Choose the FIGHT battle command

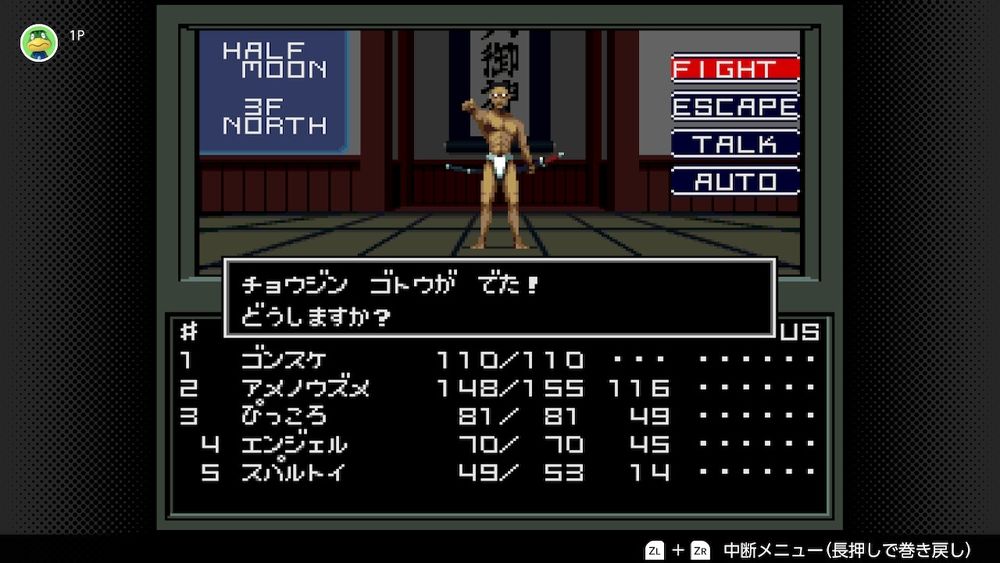(x=735, y=69)
